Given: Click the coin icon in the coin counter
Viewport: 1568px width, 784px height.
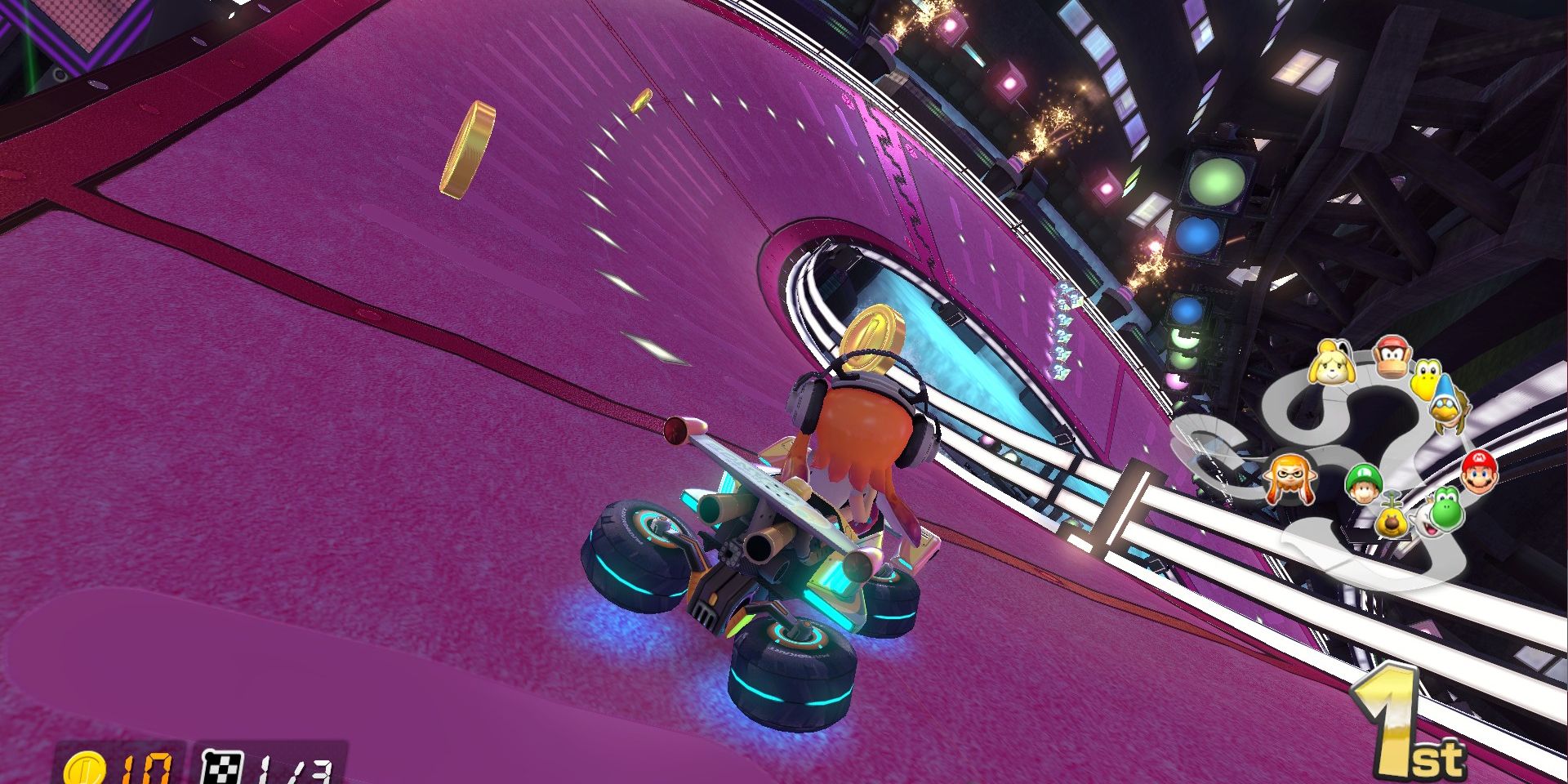Looking at the screenshot, I should click(x=84, y=768).
